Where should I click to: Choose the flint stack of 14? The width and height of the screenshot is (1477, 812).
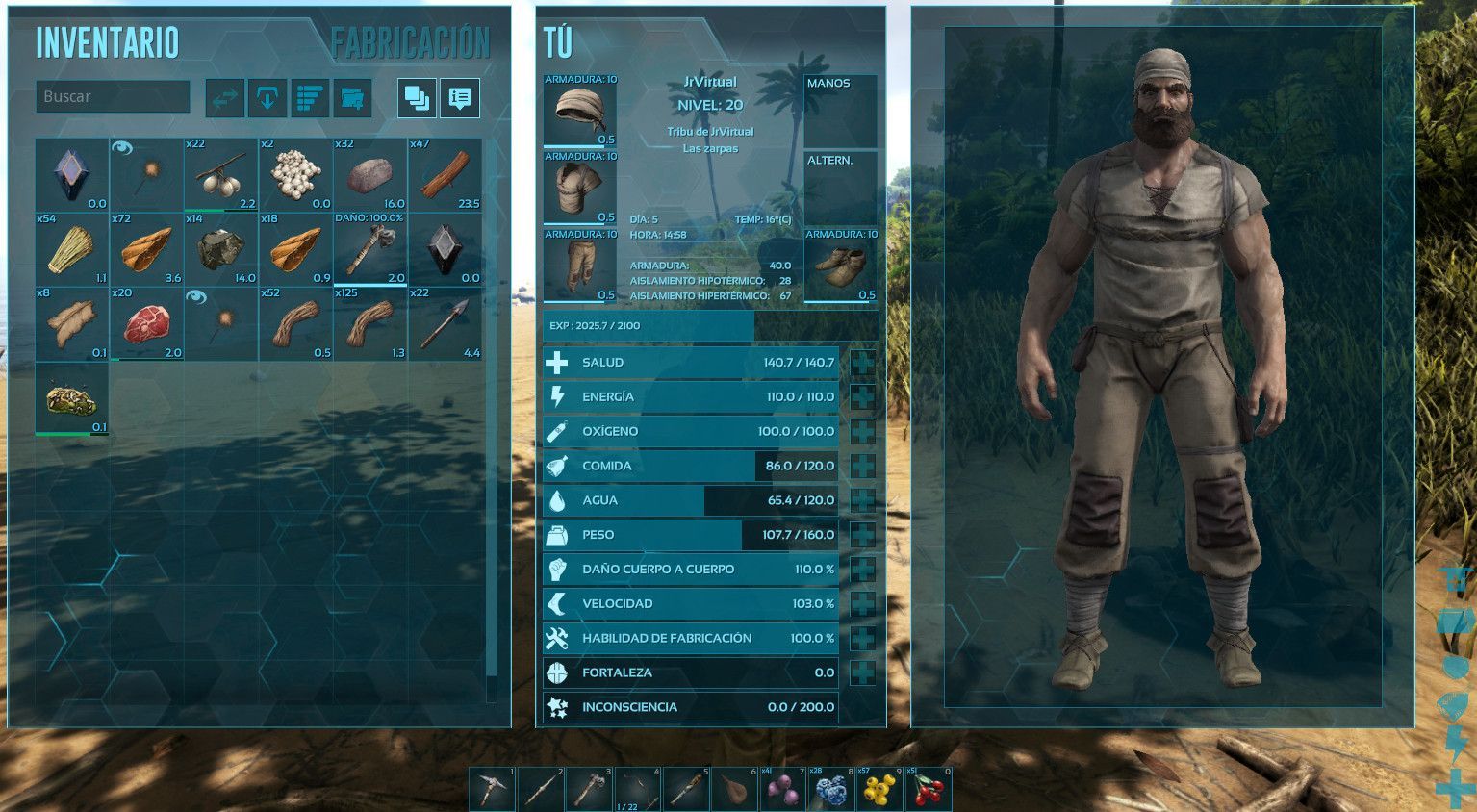[221, 249]
